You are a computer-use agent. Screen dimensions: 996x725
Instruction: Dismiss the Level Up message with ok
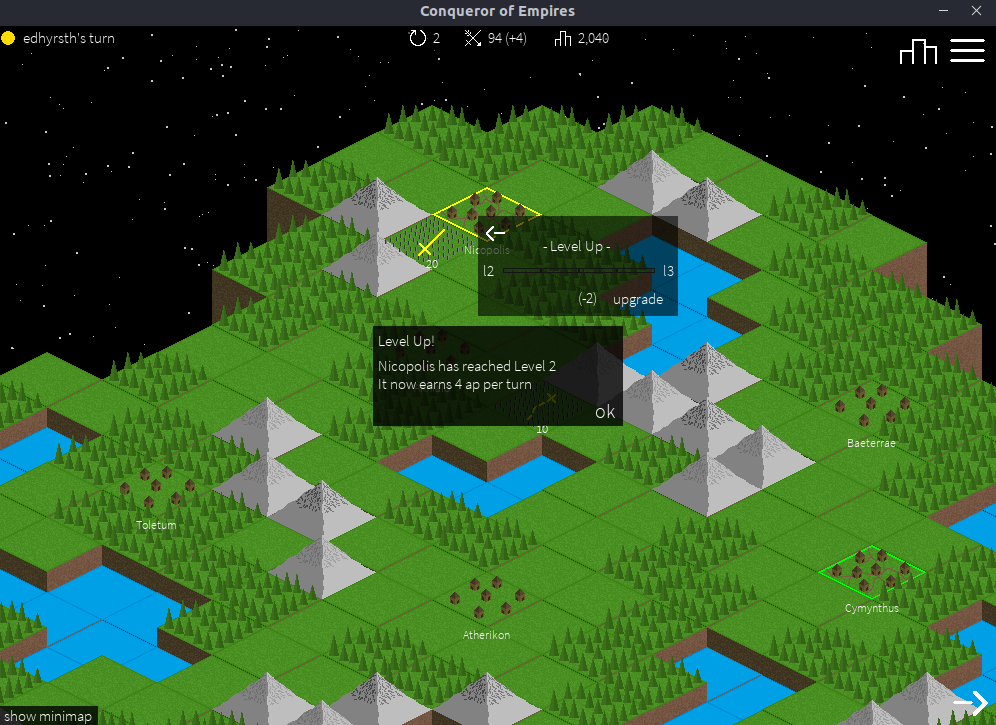click(605, 412)
